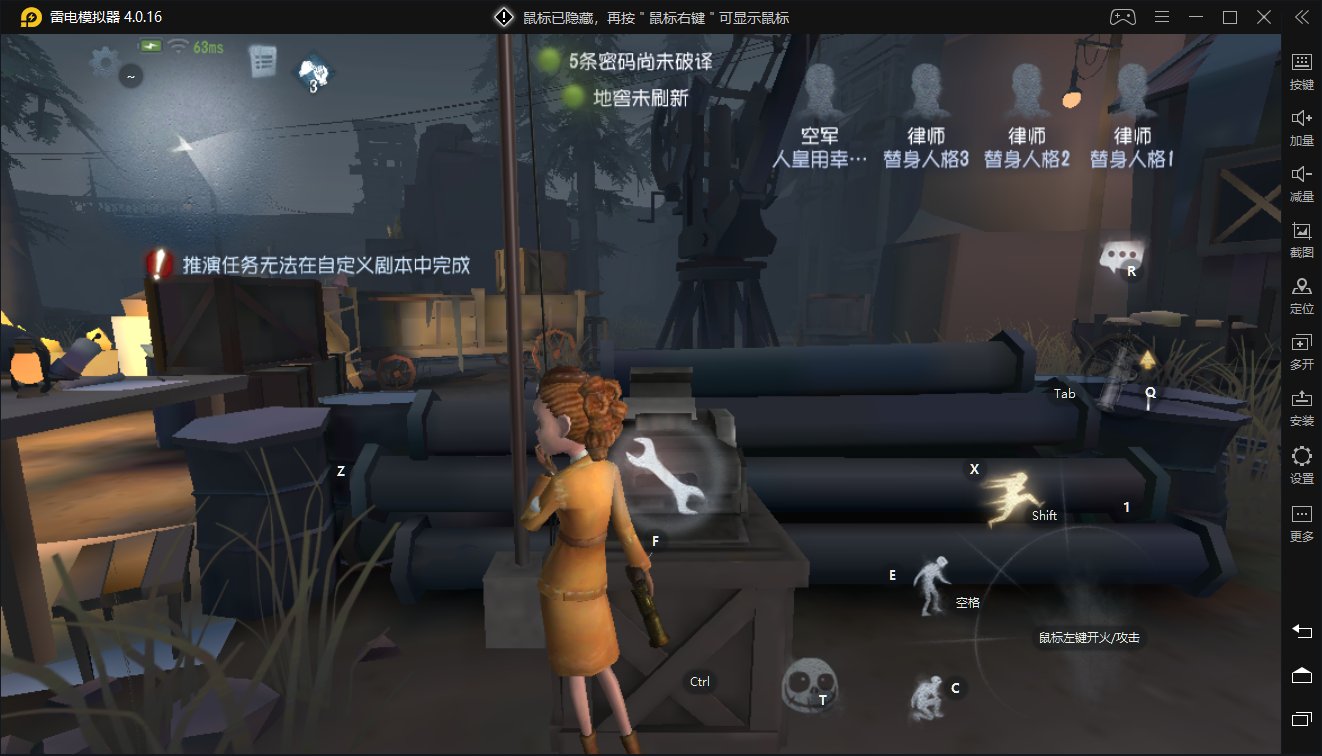The height and width of the screenshot is (756, 1322).
Task: Open the emulator 设置 settings
Action: [x=1302, y=465]
